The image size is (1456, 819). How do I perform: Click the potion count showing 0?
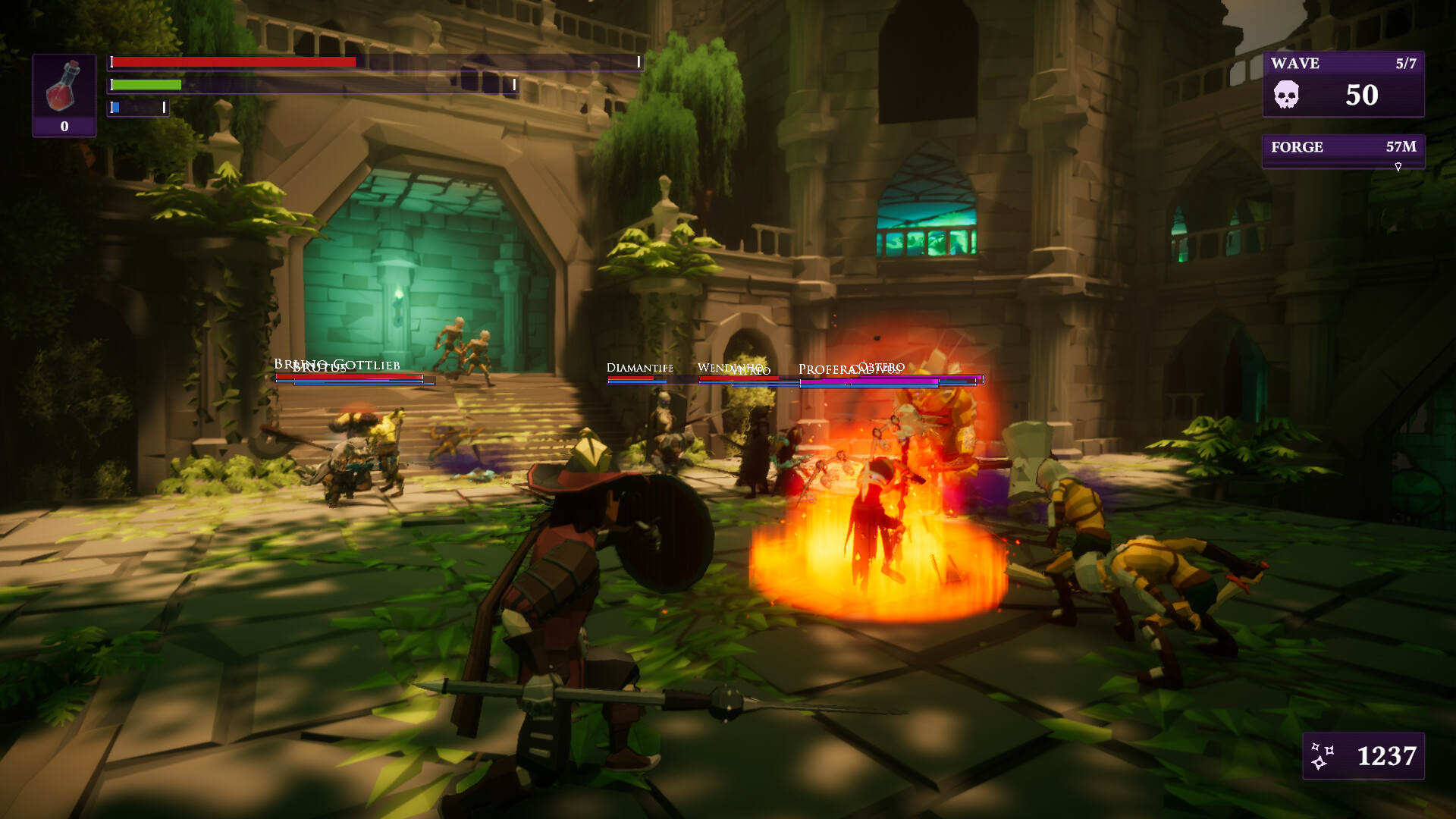click(64, 124)
